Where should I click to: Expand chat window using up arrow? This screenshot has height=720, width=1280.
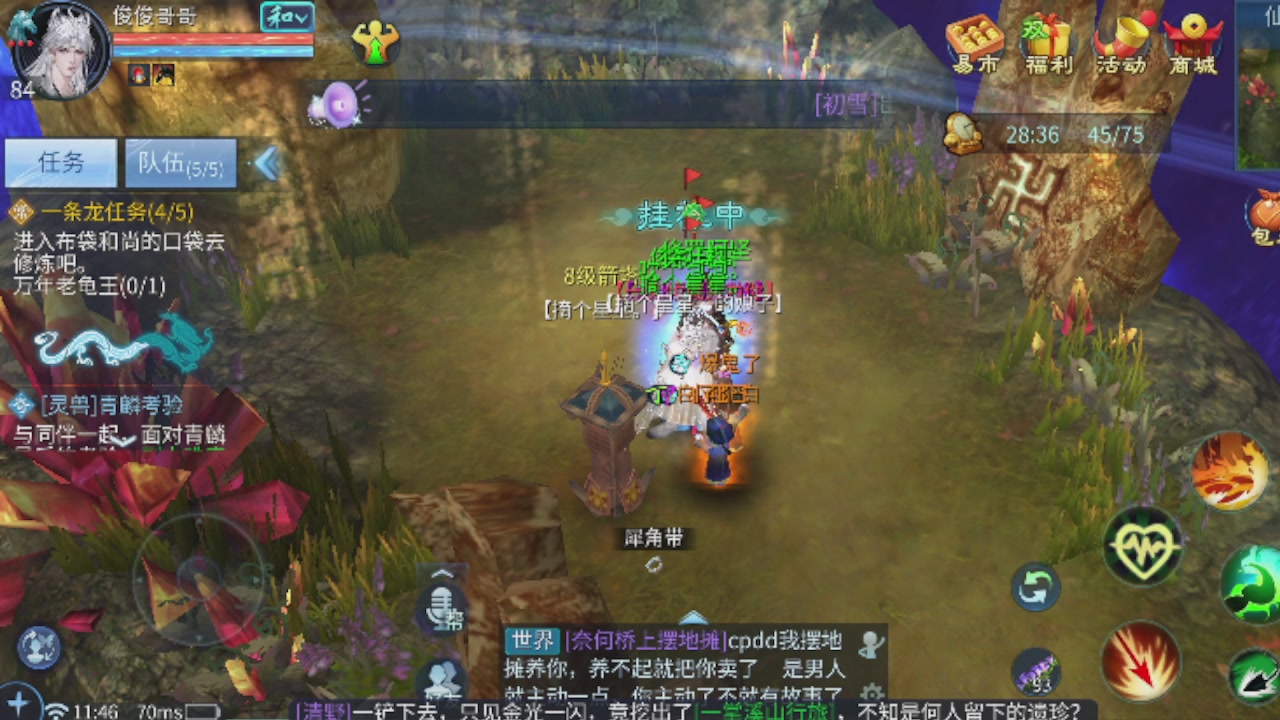[694, 618]
